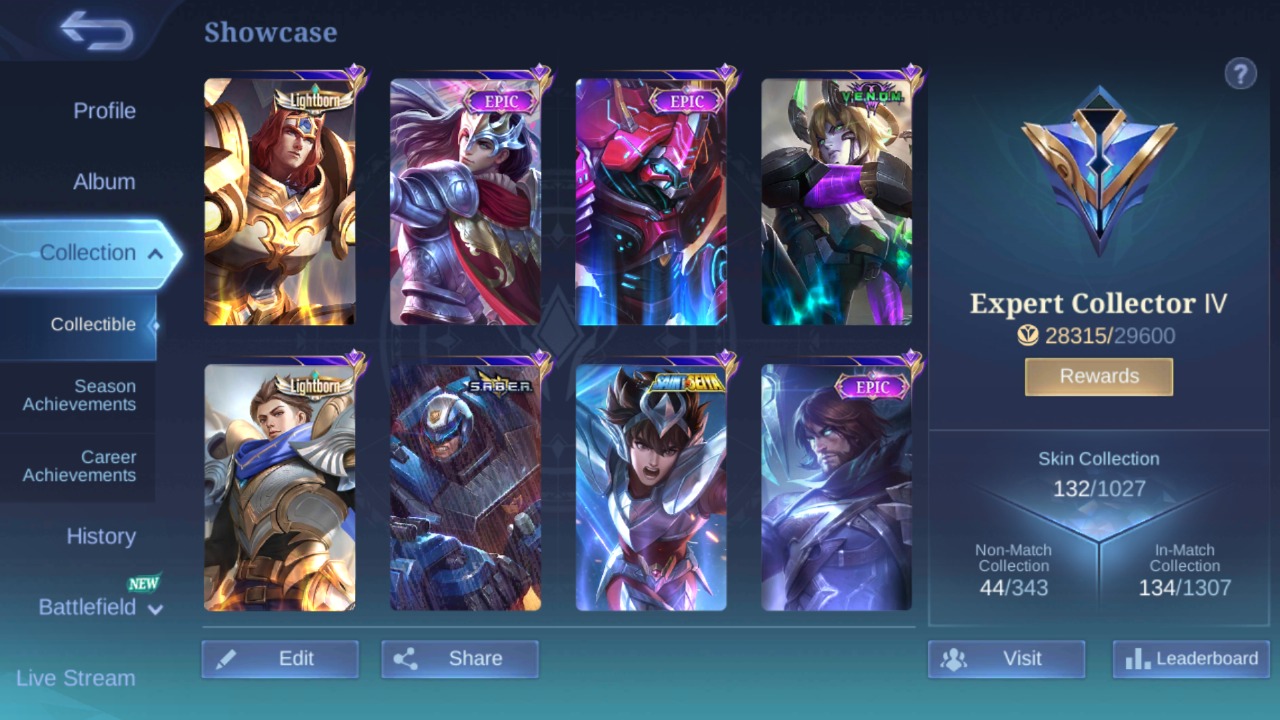Open the Saint Seiya skin card
The height and width of the screenshot is (720, 1280).
[650, 487]
